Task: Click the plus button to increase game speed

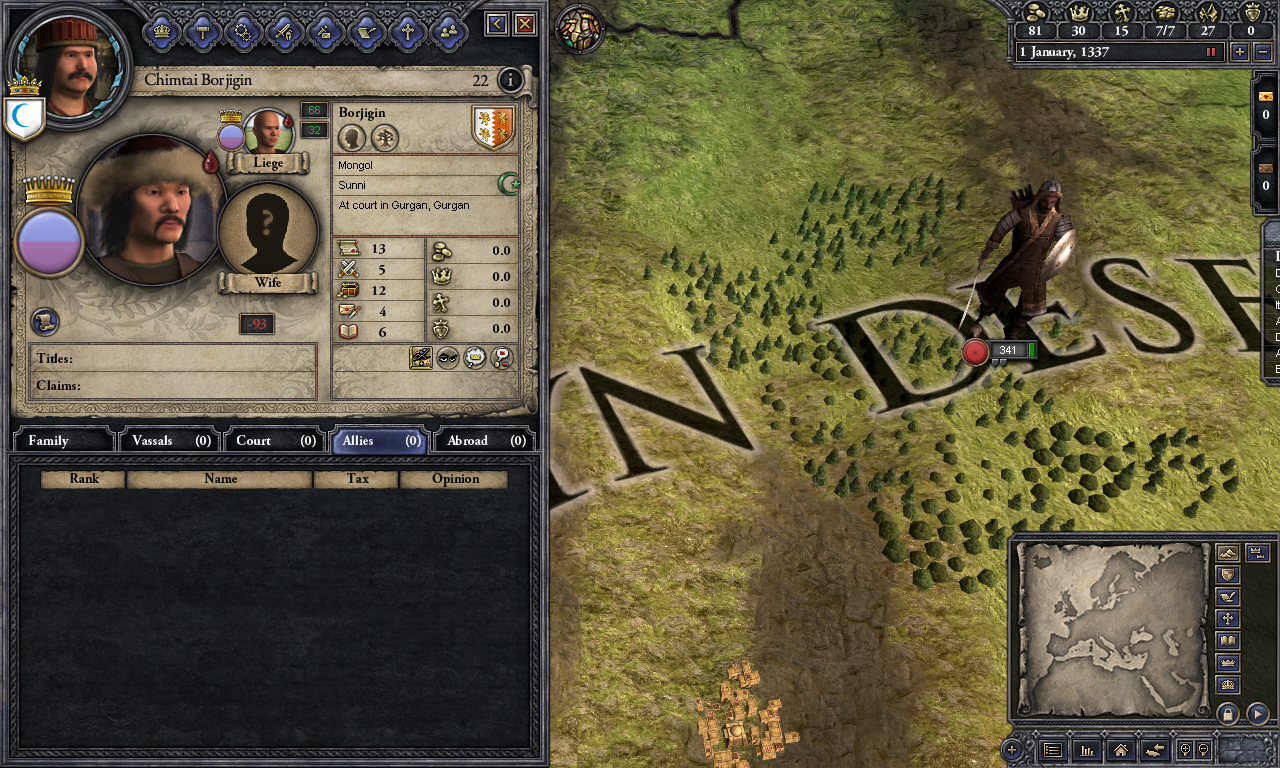Action: [x=1241, y=52]
